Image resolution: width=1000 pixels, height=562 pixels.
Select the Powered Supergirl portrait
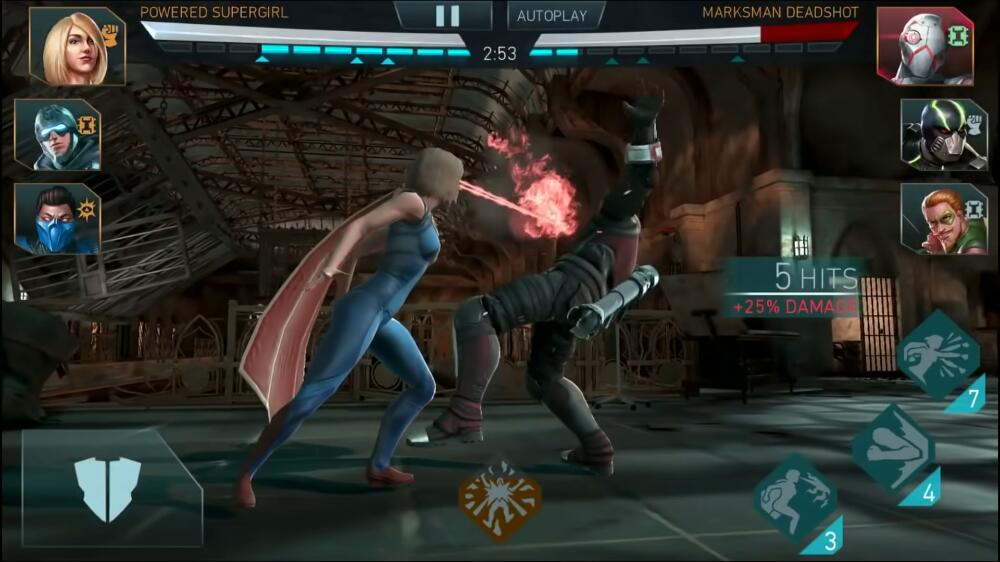pos(77,46)
